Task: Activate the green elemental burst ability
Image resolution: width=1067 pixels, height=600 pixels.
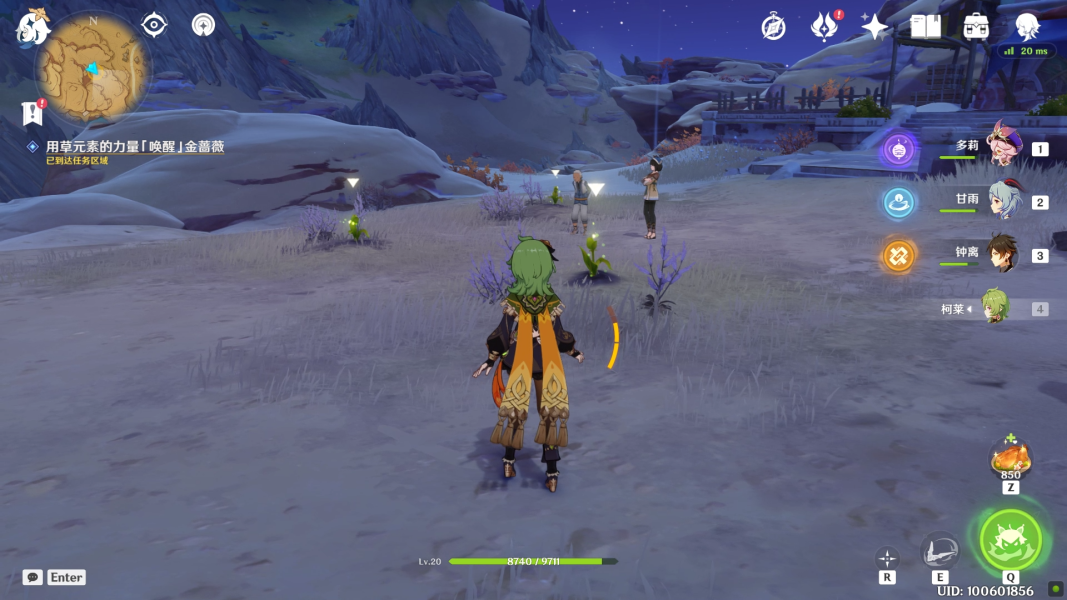Action: tap(1010, 540)
